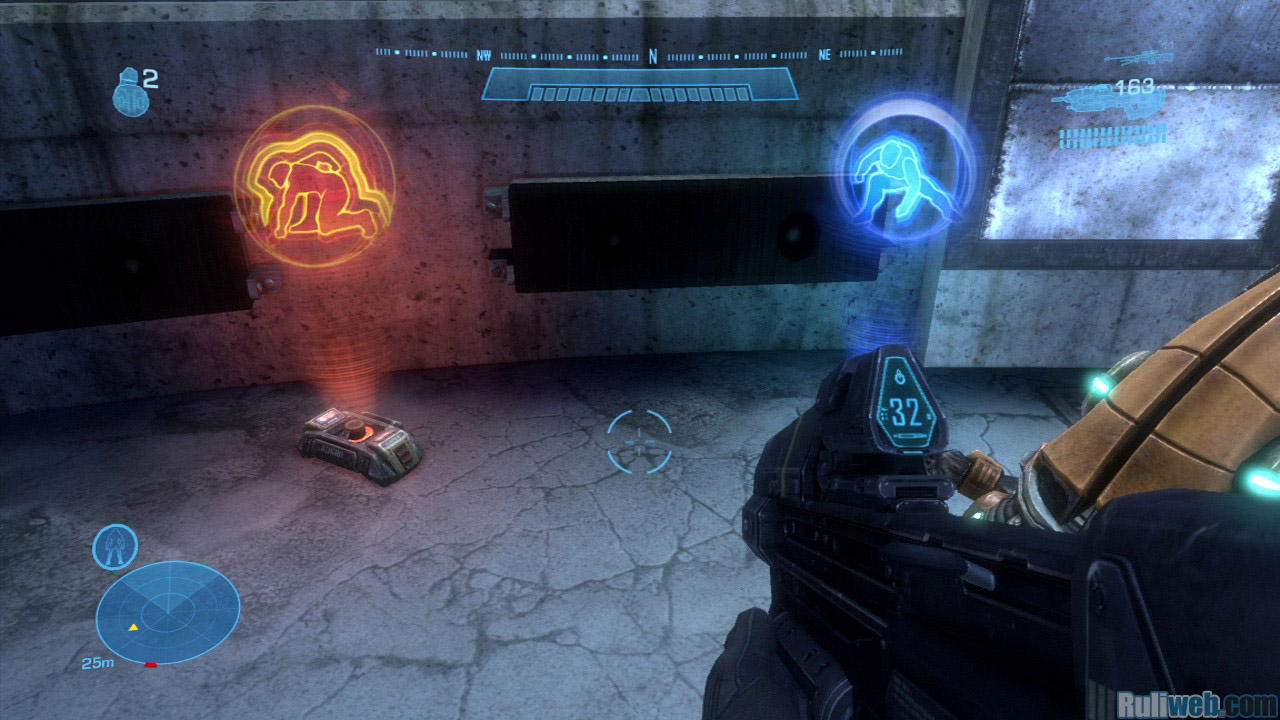The height and width of the screenshot is (720, 1280).
Task: Click the compass heading strip
Action: 640,55
